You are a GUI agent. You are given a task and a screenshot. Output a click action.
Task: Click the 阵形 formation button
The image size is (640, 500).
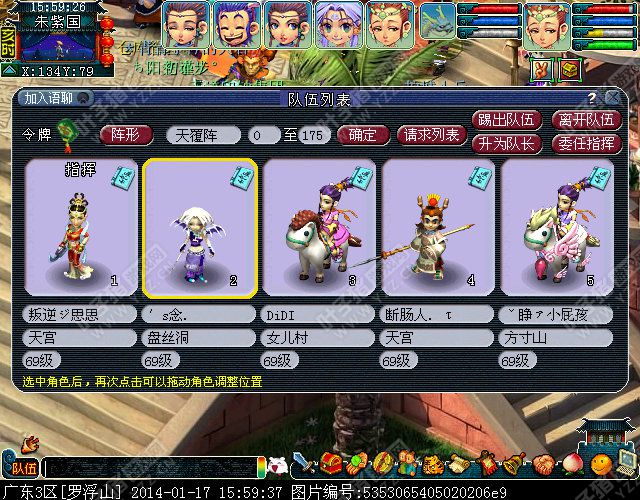click(x=131, y=135)
